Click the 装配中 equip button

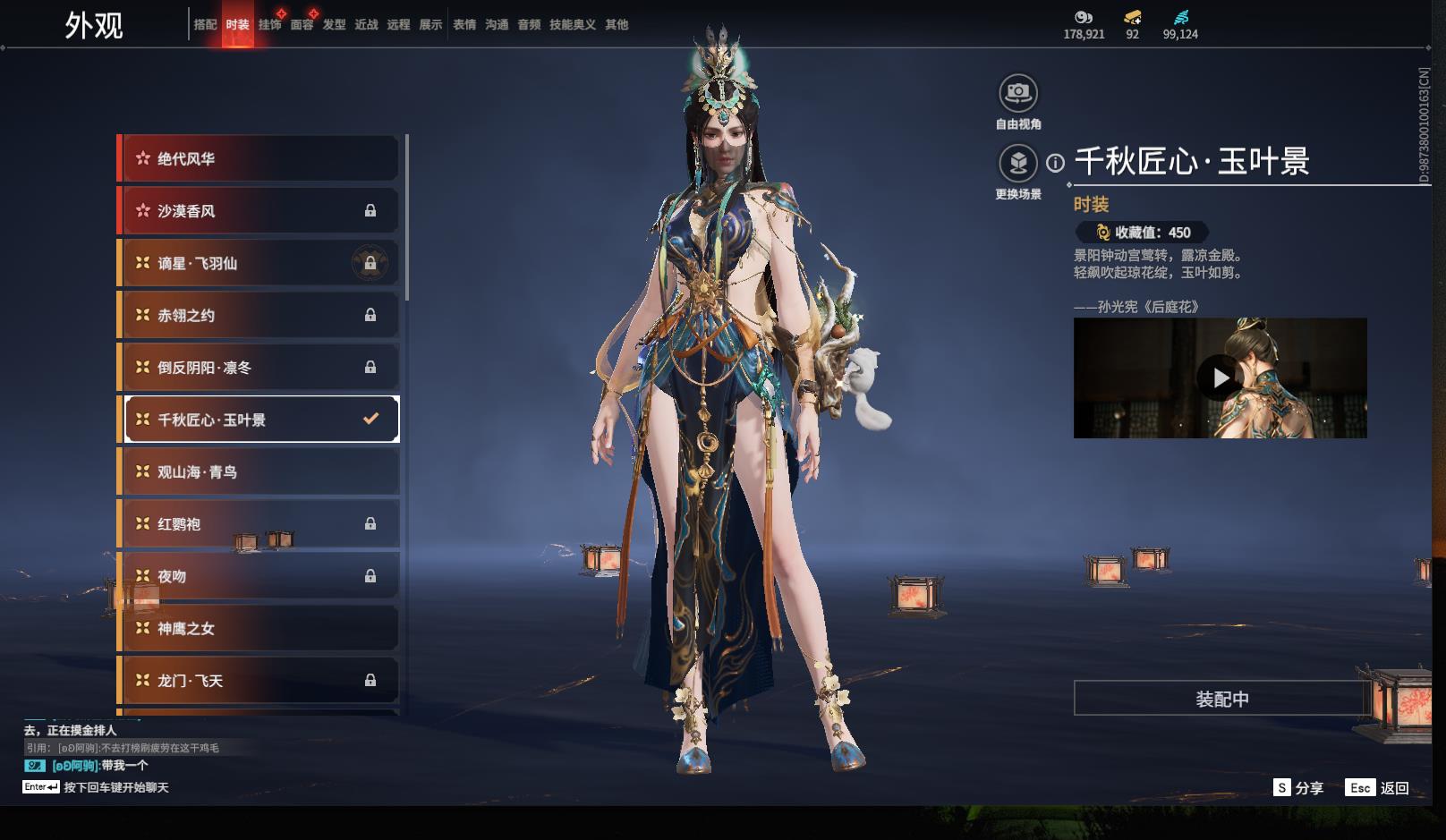click(1222, 699)
